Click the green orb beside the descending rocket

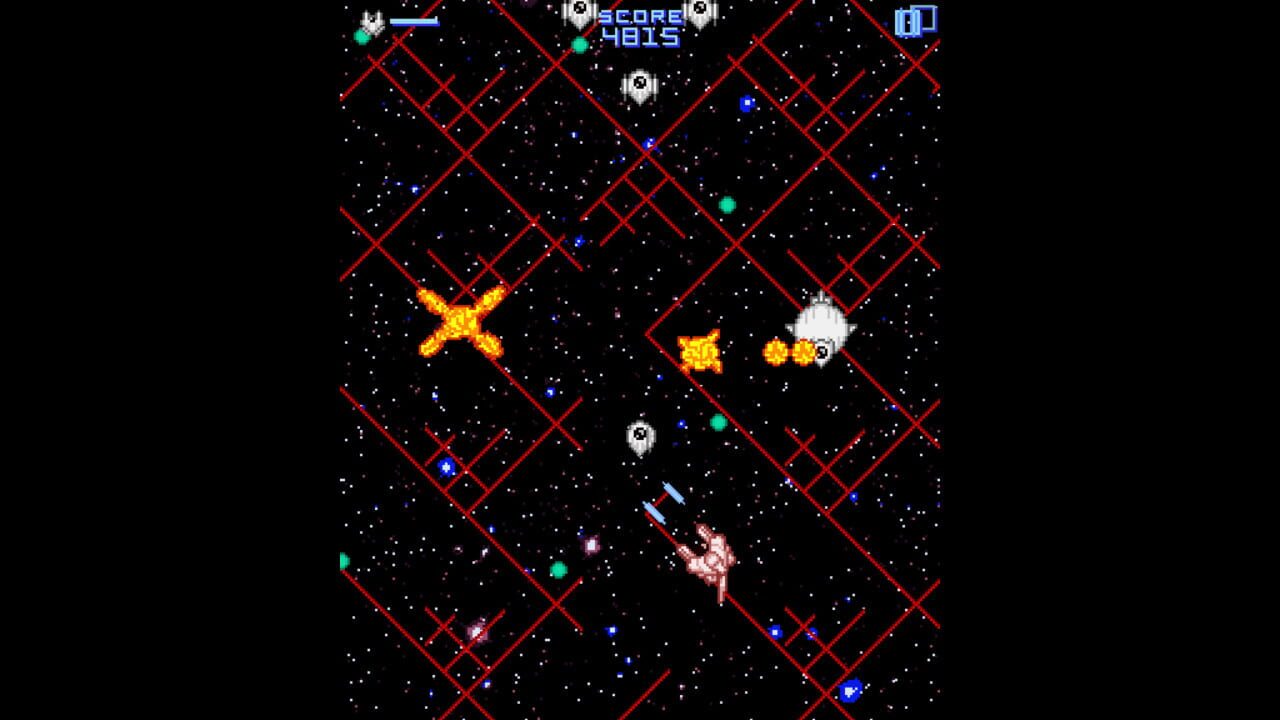click(x=717, y=422)
